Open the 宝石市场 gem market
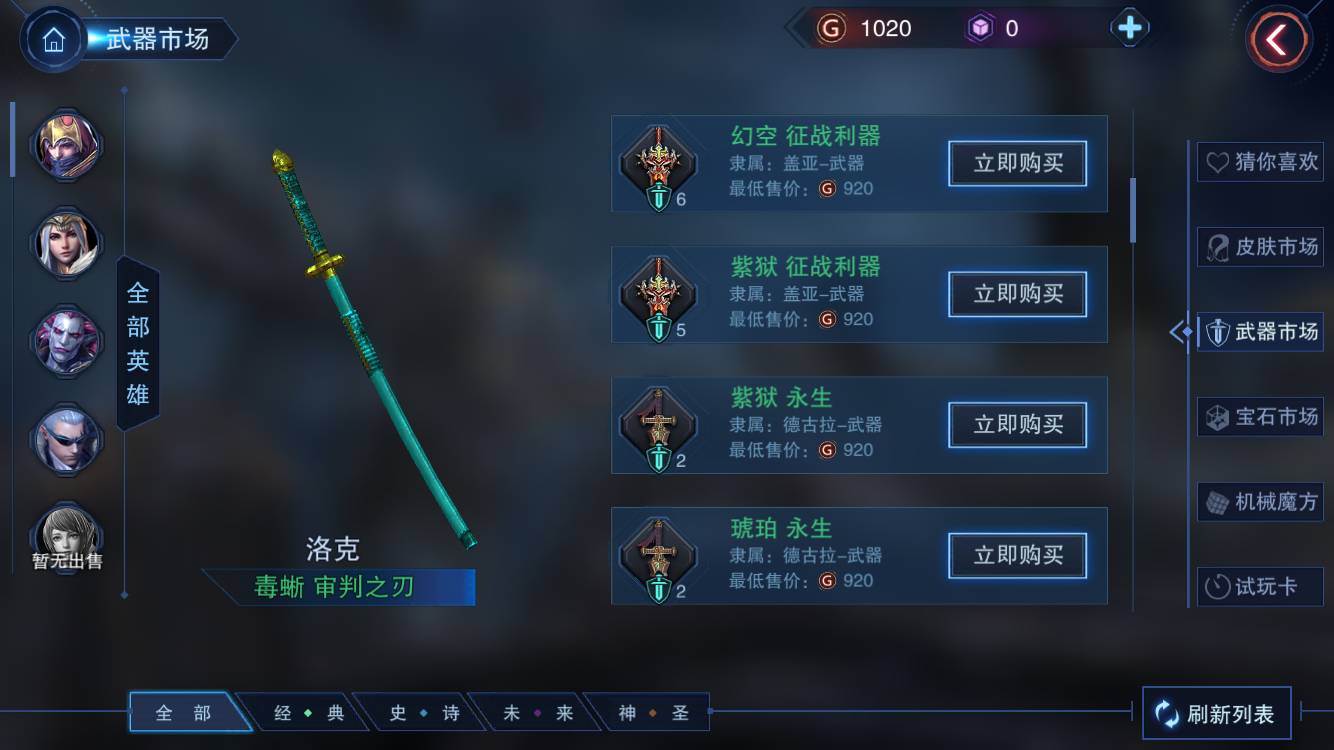 click(x=1260, y=416)
